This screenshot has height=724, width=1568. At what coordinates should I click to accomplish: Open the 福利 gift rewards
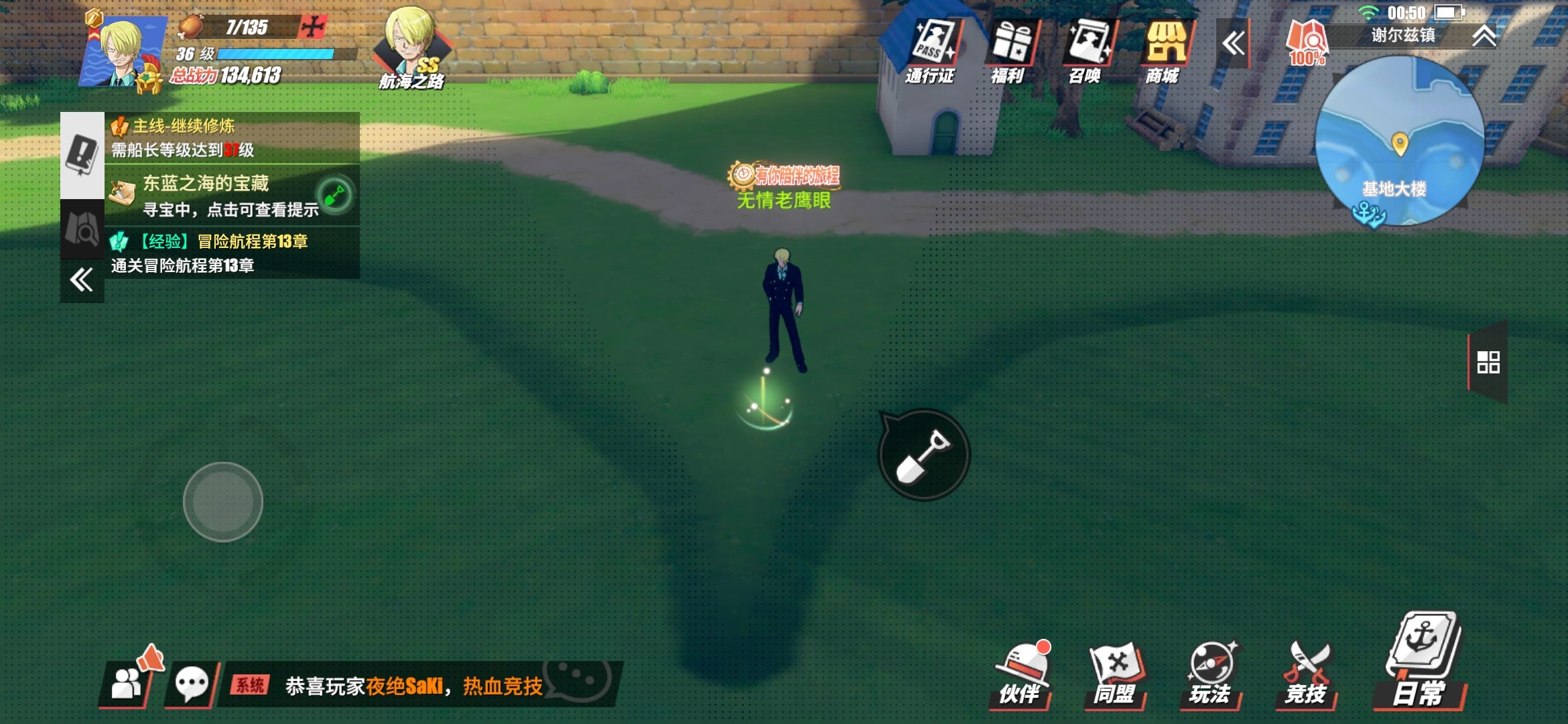pos(1009,51)
